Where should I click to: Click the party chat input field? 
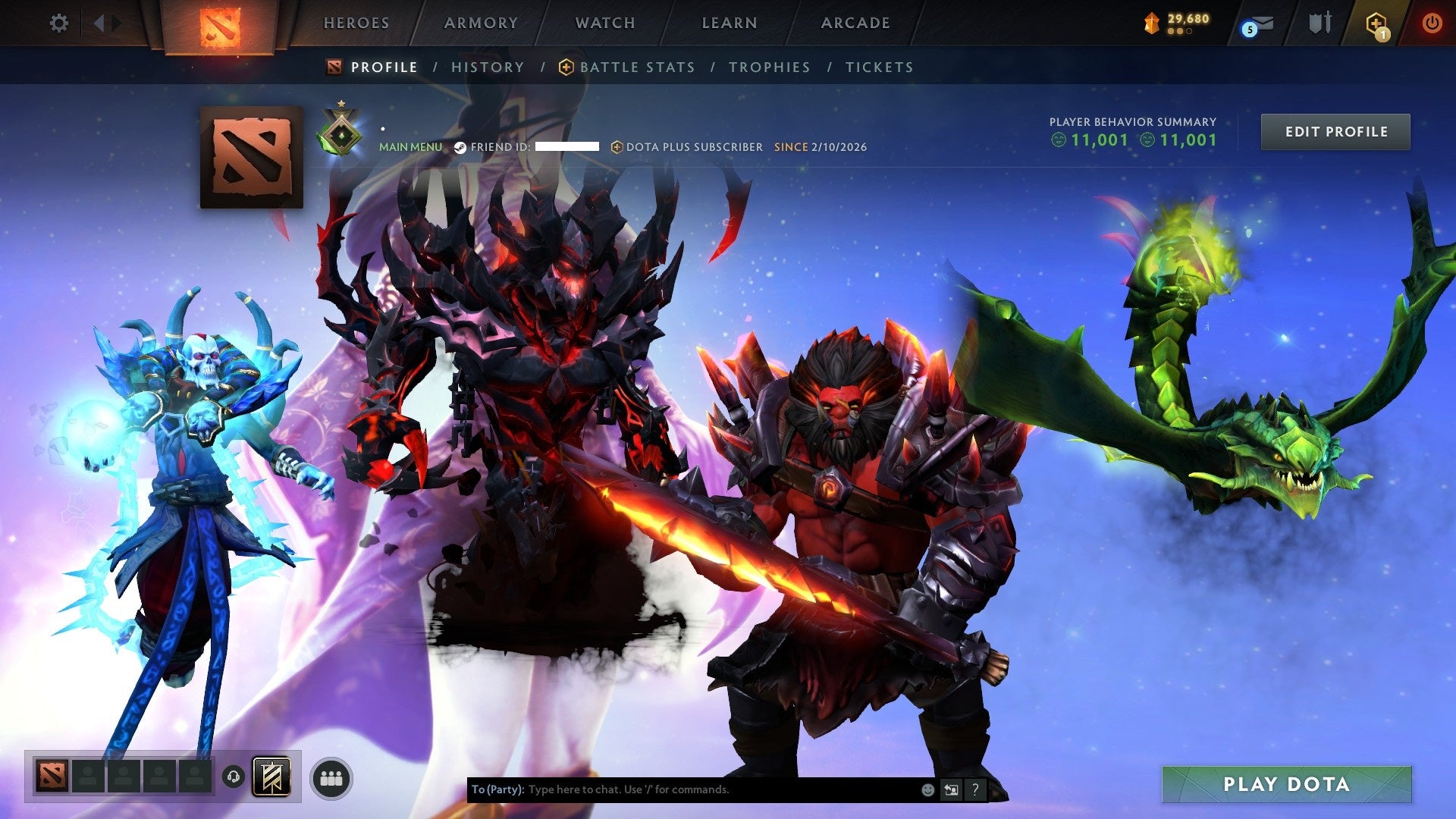point(682,789)
